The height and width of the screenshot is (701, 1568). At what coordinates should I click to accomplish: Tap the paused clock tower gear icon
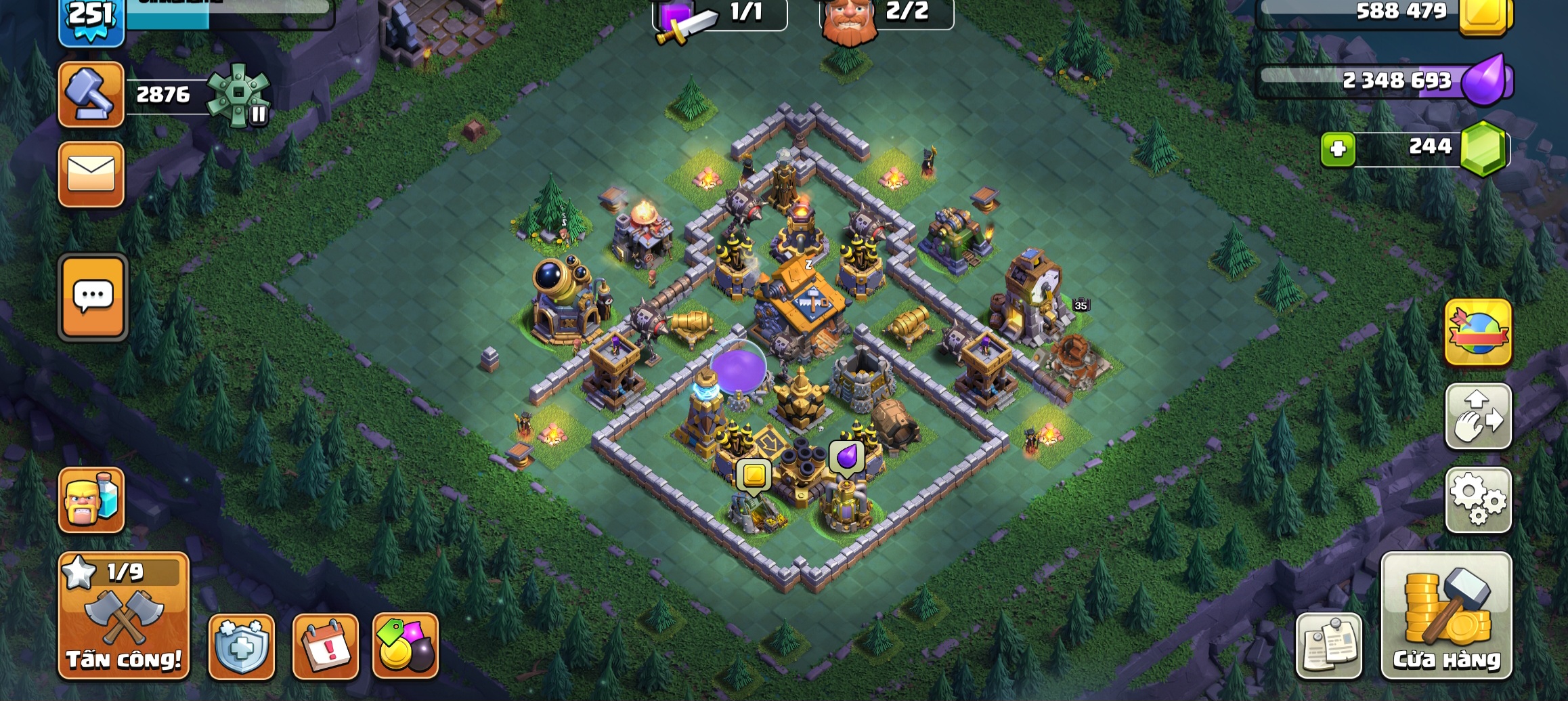click(239, 95)
